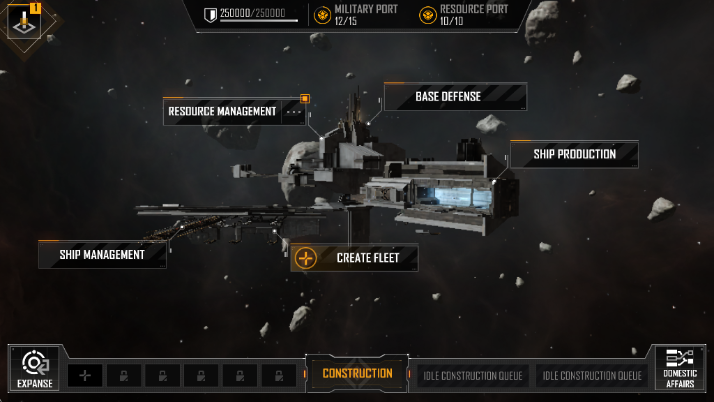Open the Base Defense menu
The image size is (714, 402).
[448, 97]
